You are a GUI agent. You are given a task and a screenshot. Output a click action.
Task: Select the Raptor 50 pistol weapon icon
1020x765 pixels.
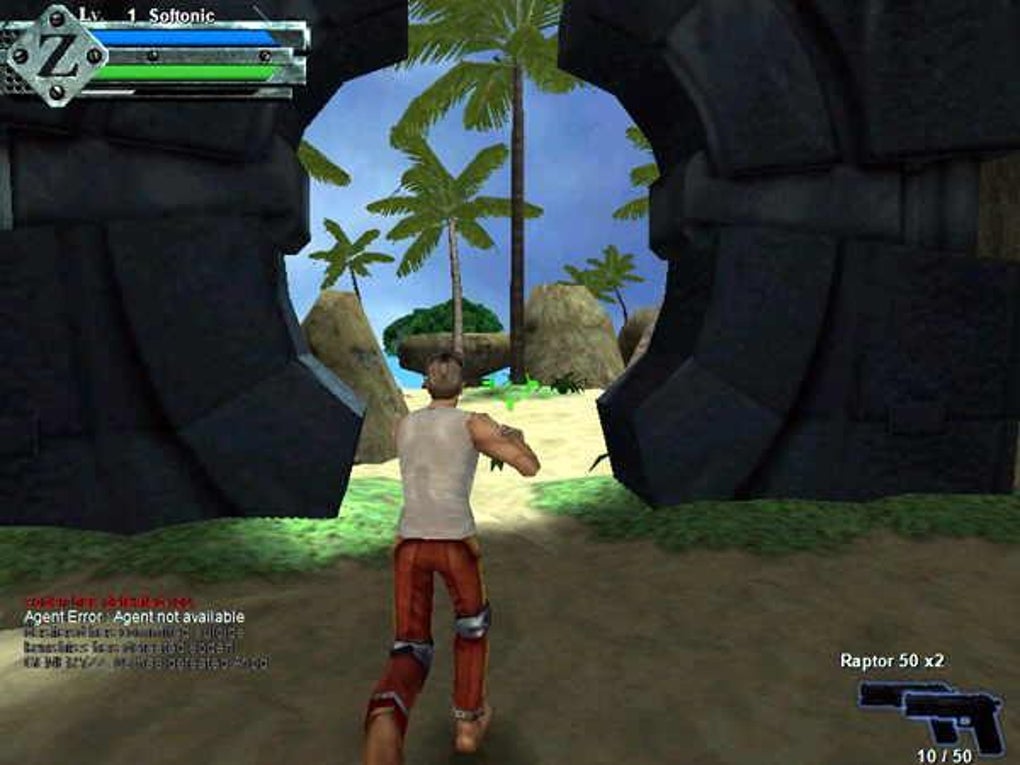coord(933,711)
